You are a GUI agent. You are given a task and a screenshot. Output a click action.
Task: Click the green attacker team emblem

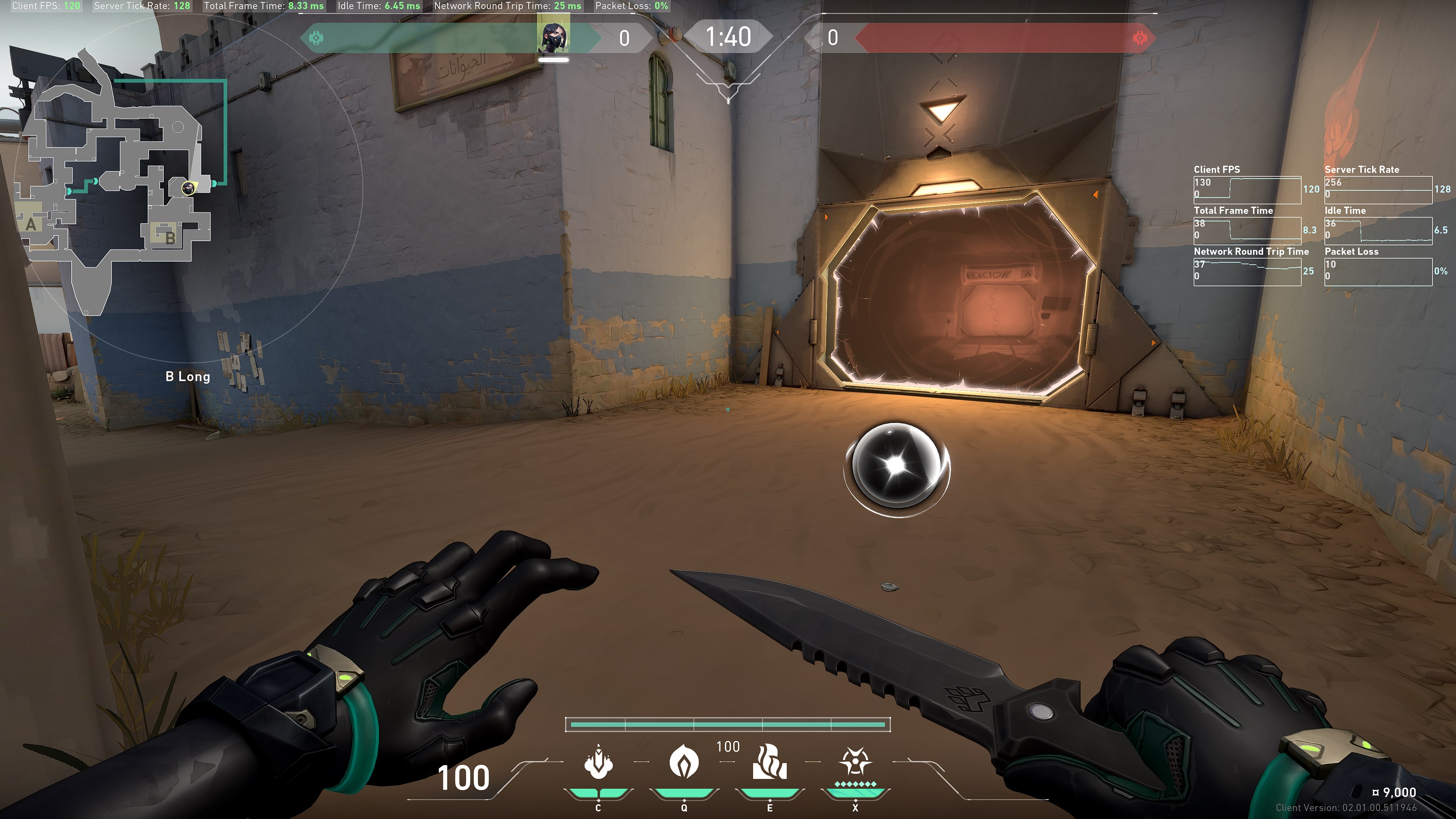pos(317,38)
